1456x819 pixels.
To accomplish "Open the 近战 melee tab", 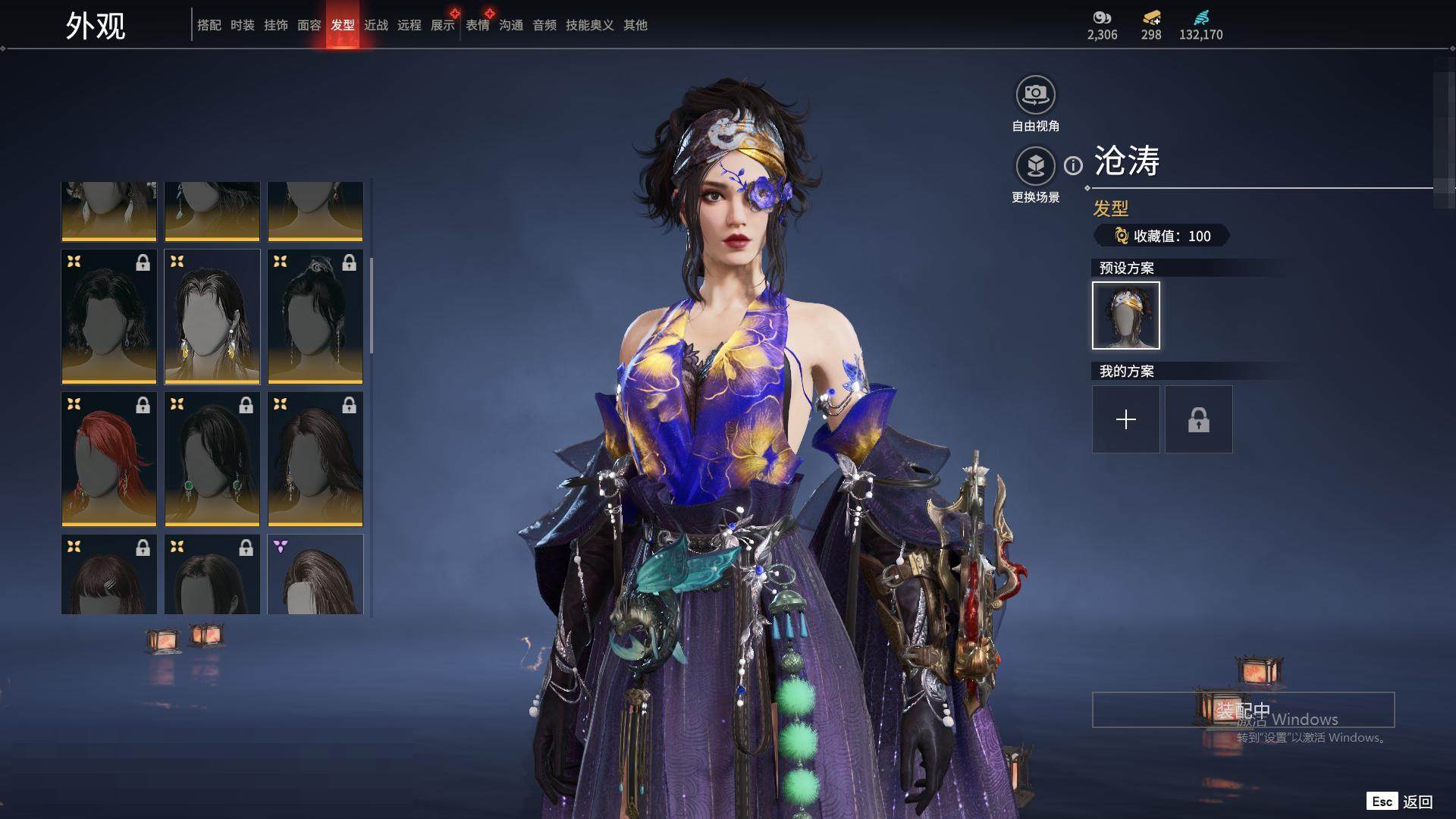I will tap(375, 25).
